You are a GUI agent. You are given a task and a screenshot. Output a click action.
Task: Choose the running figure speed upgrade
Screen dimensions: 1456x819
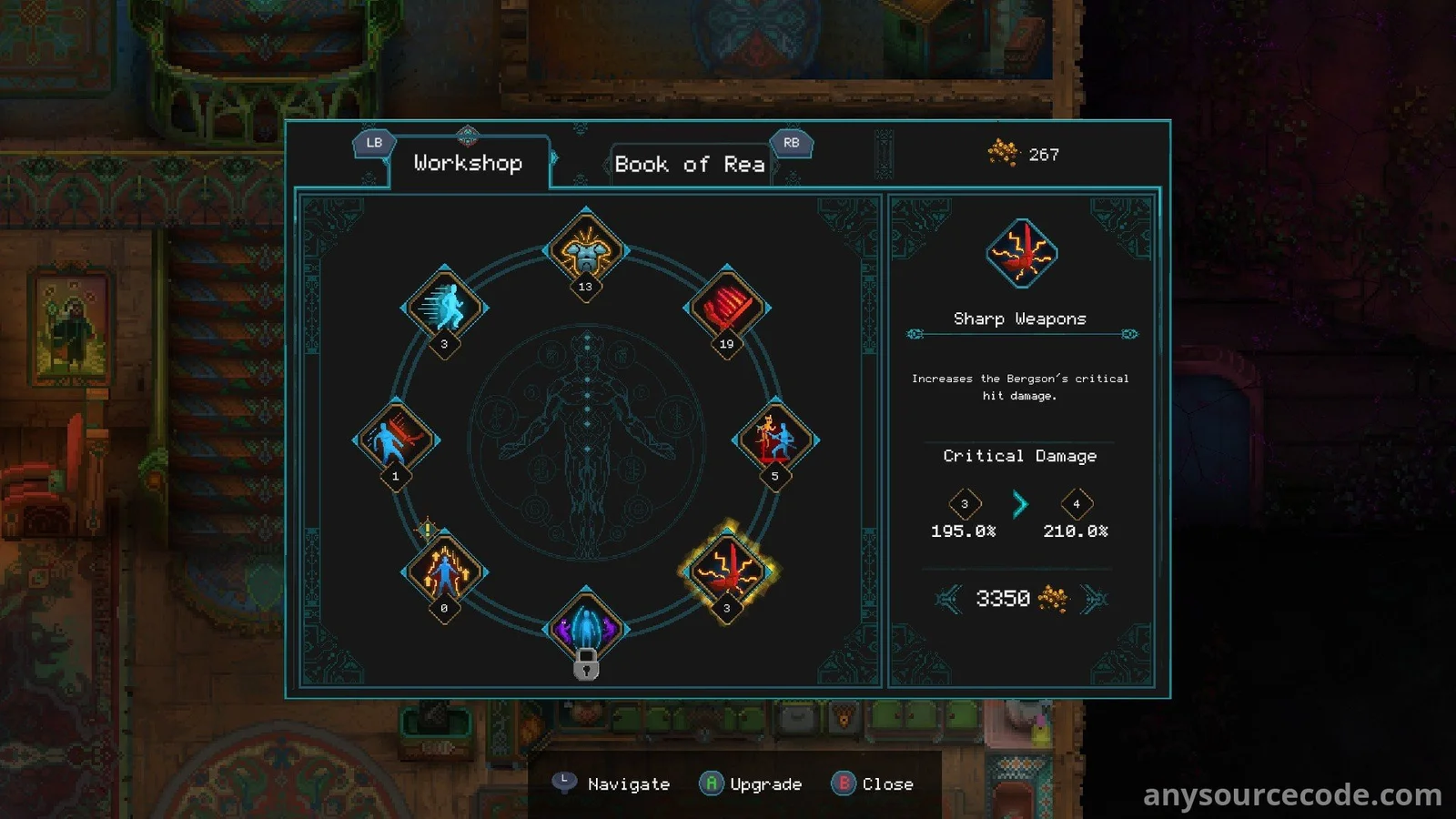pos(444,308)
